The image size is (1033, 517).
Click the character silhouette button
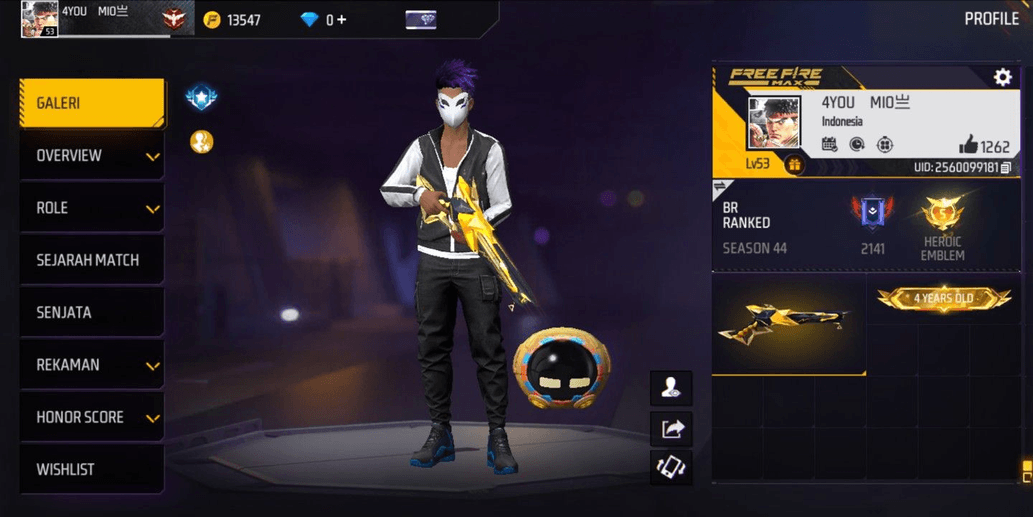click(x=671, y=388)
